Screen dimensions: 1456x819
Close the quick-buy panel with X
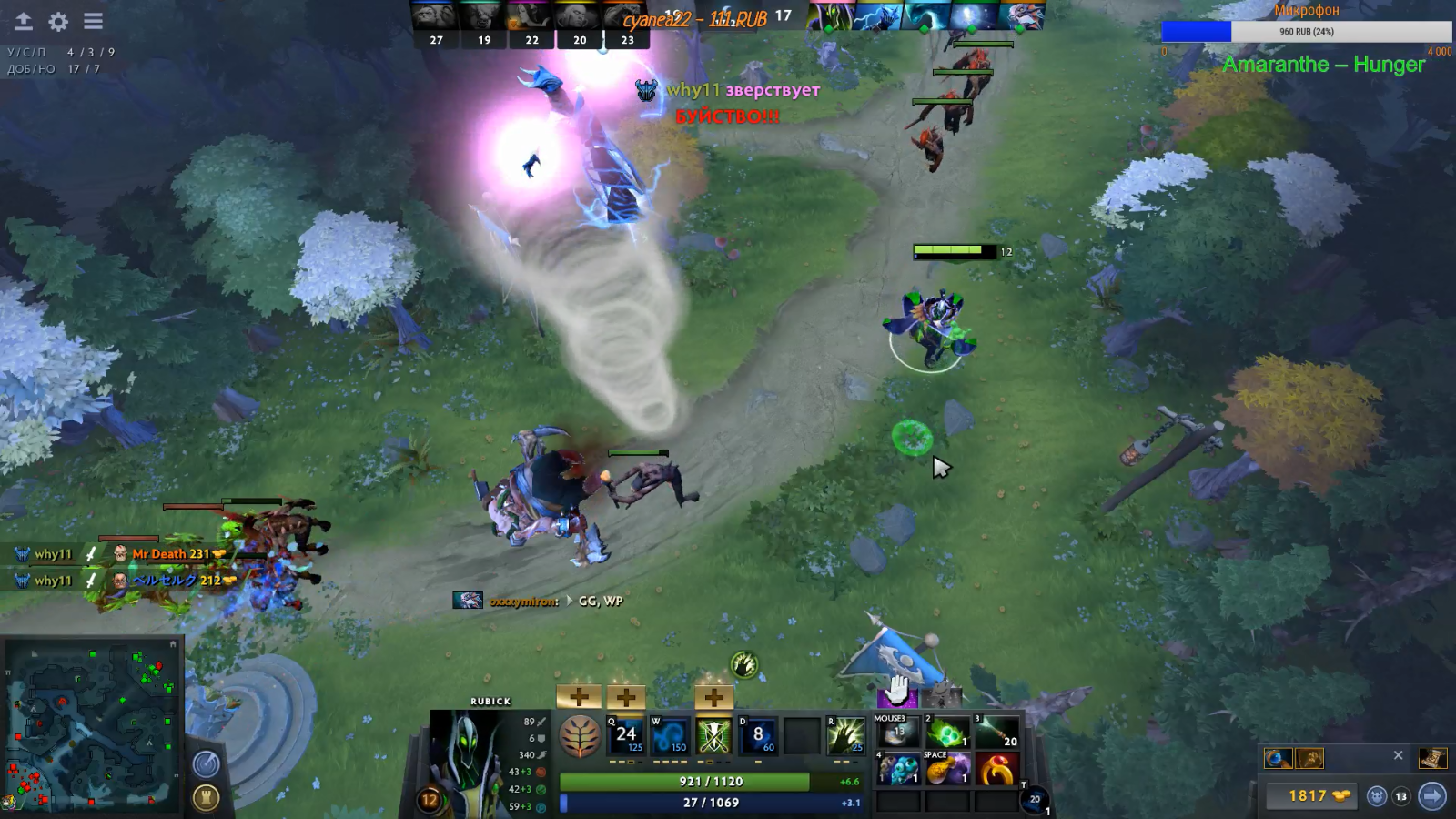1399,755
